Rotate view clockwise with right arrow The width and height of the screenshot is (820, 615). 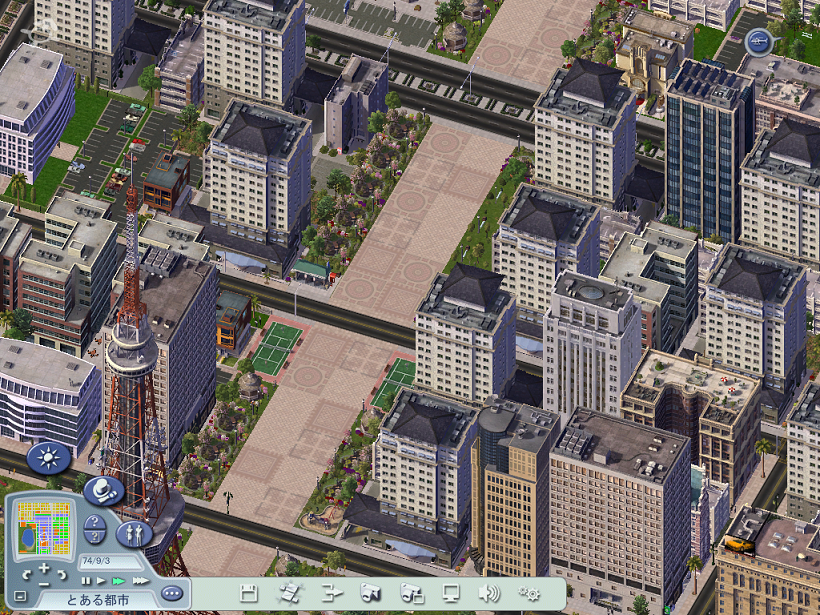point(60,576)
